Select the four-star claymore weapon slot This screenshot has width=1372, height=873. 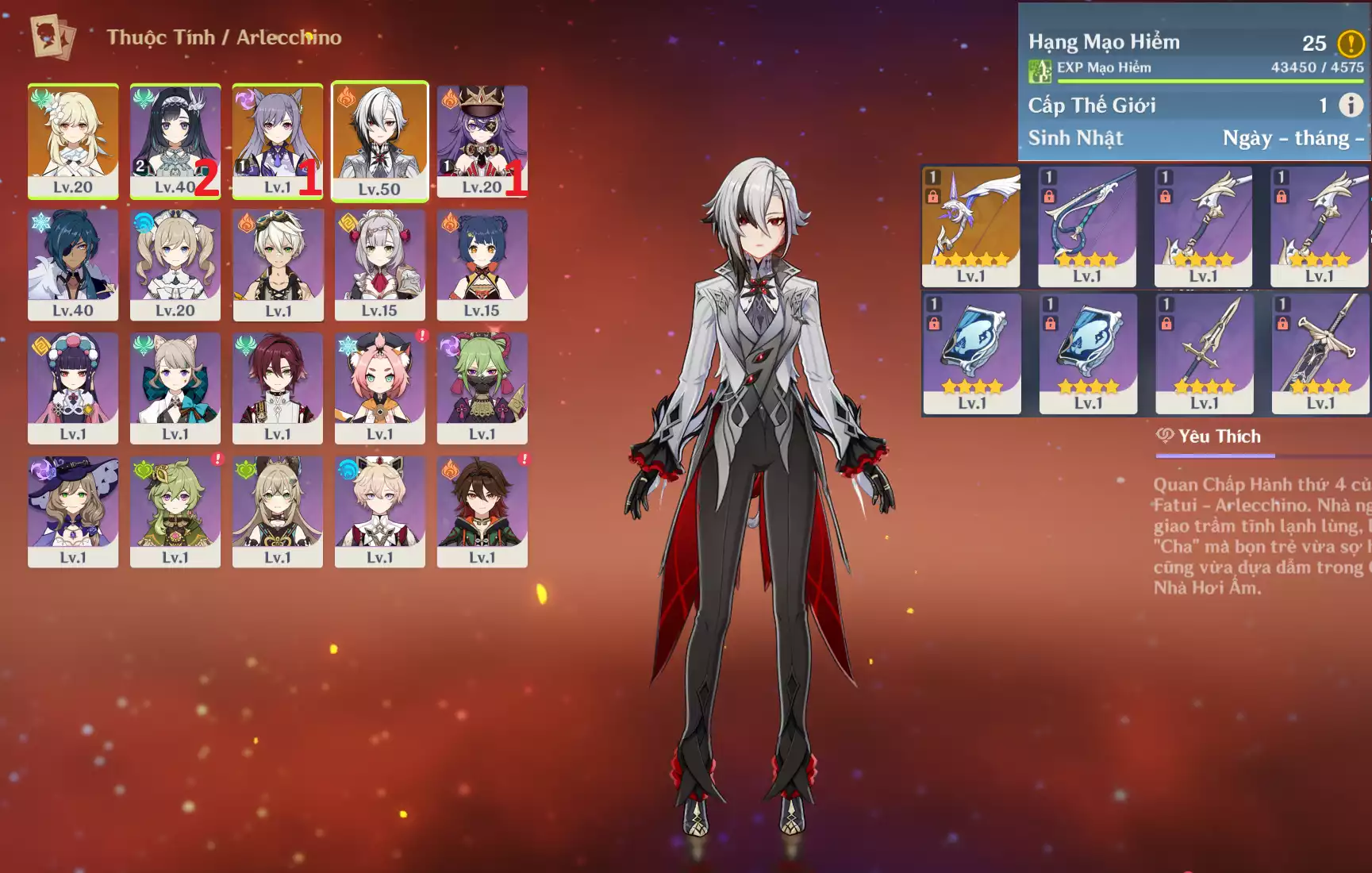click(1320, 353)
